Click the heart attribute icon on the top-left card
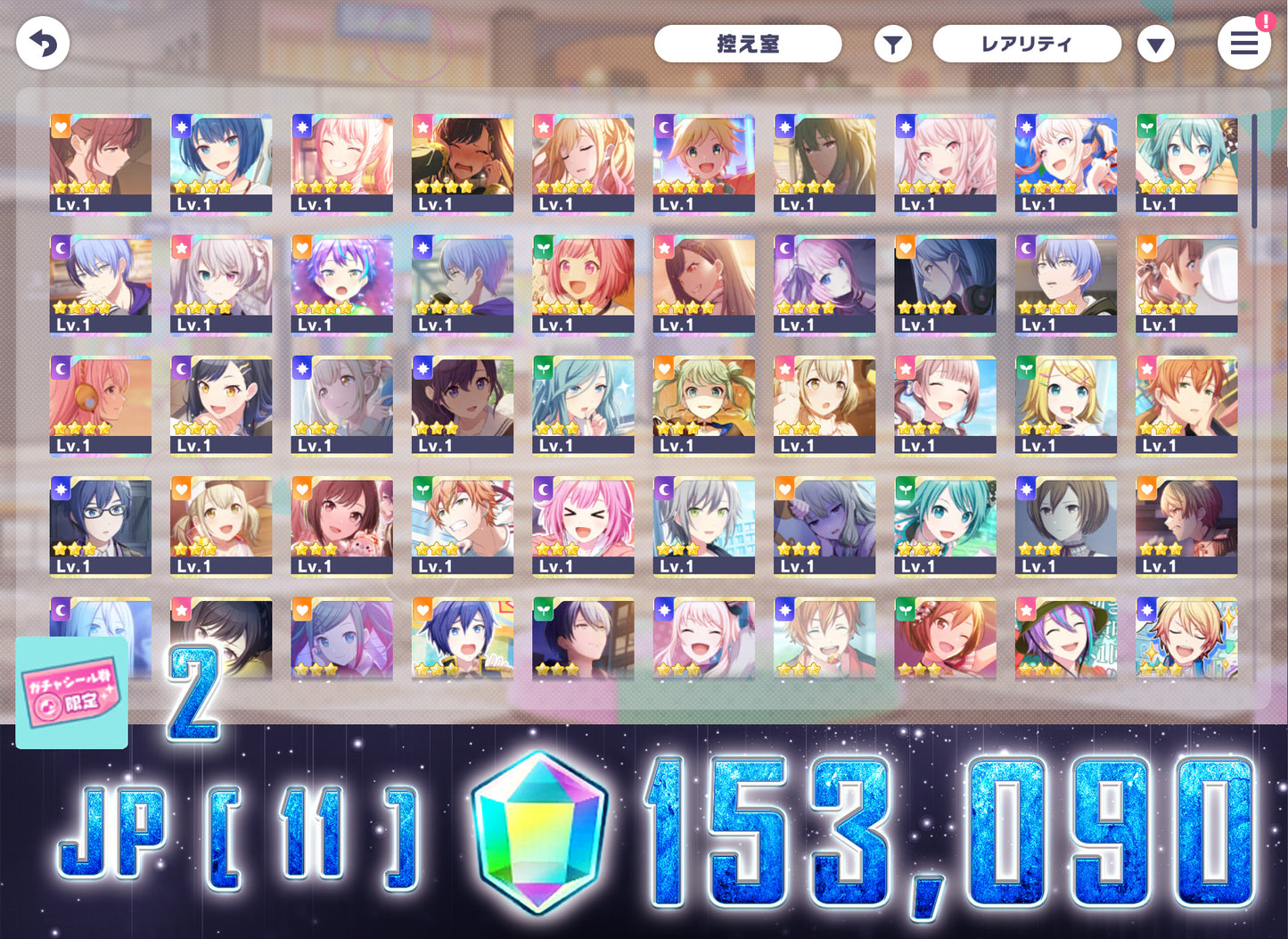Viewport: 1288px width, 939px height. (x=59, y=127)
